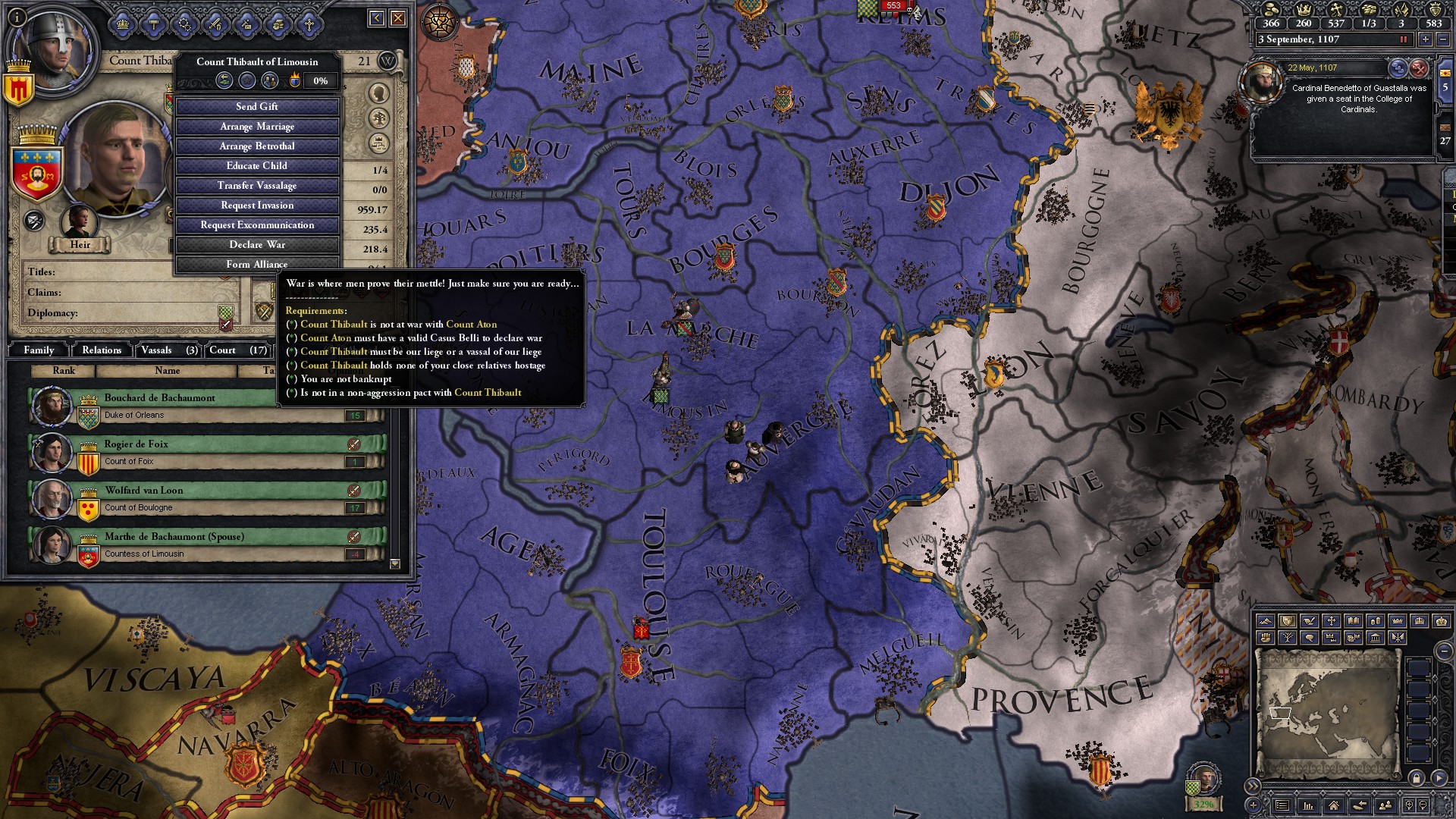The image size is (1456, 819).
Task: Switch to the Family tab
Action: click(x=39, y=350)
